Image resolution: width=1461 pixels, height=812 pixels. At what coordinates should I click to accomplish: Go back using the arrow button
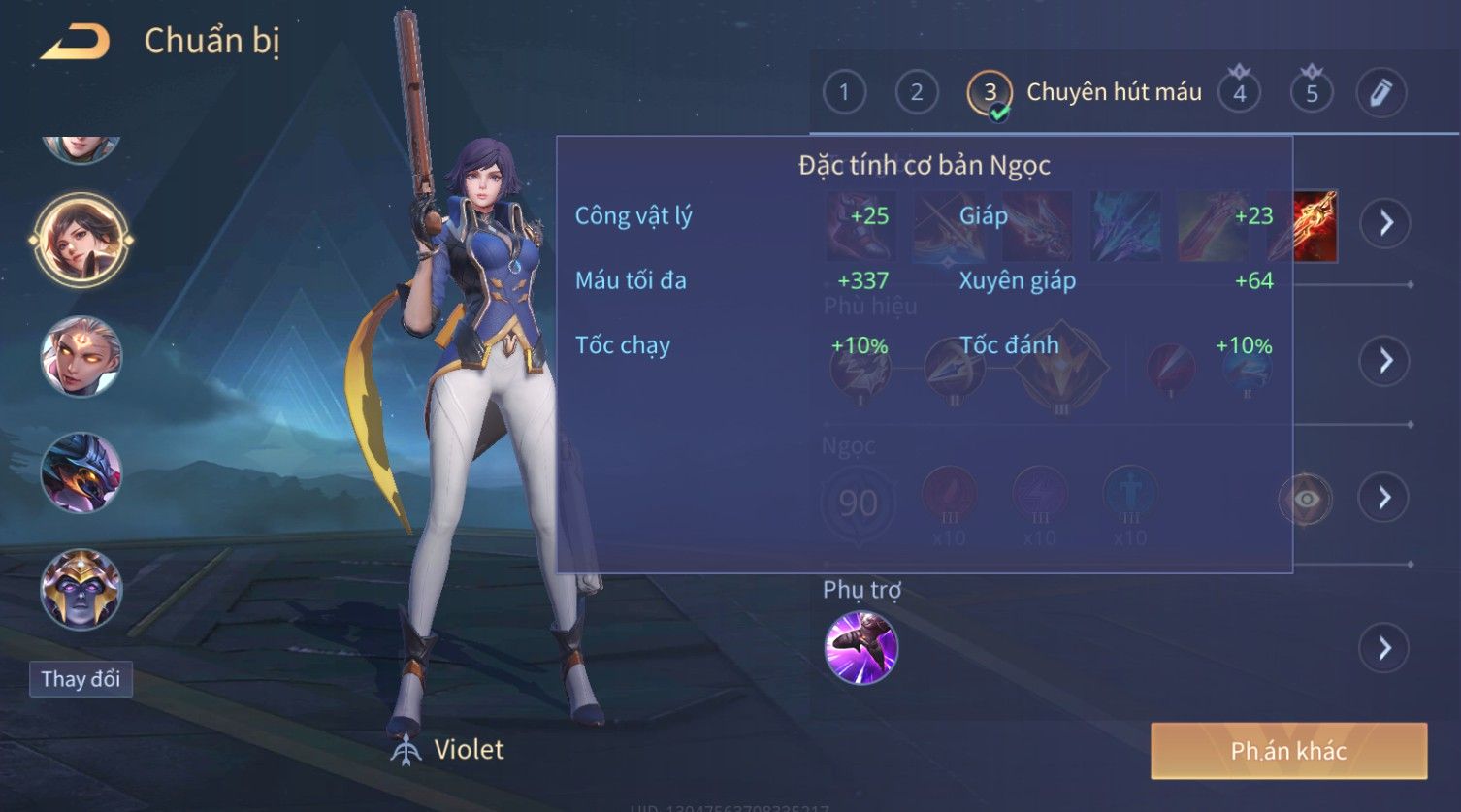pos(76,43)
